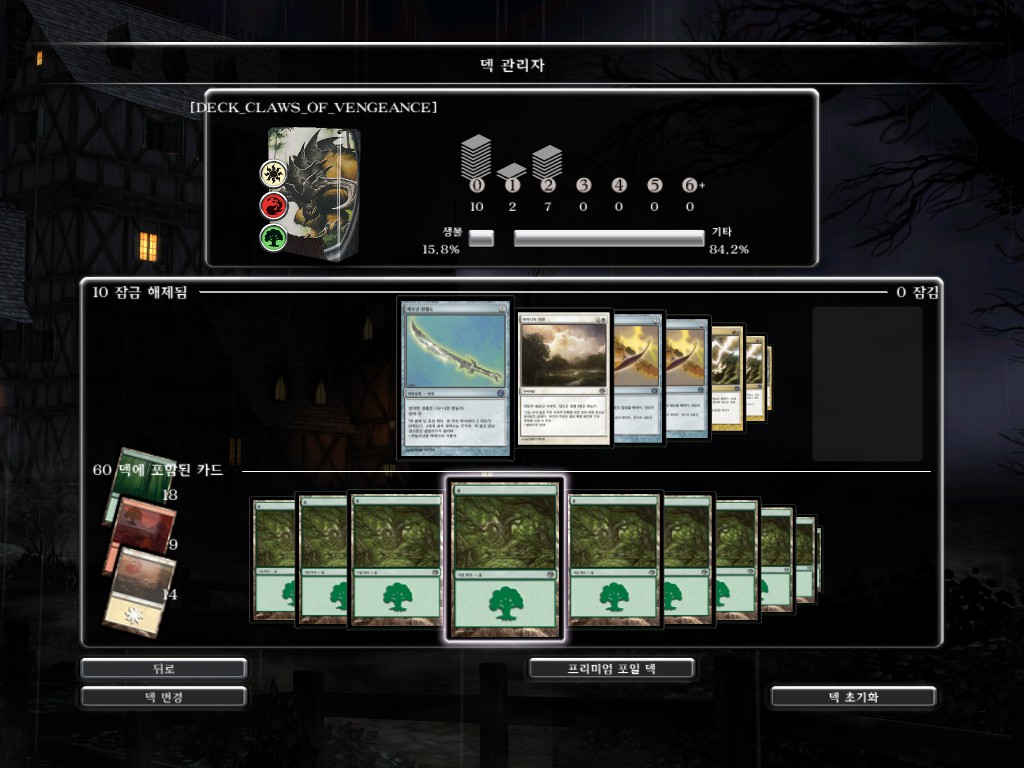Click the white sun mana symbol
This screenshot has width=1024, height=768.
273,174
